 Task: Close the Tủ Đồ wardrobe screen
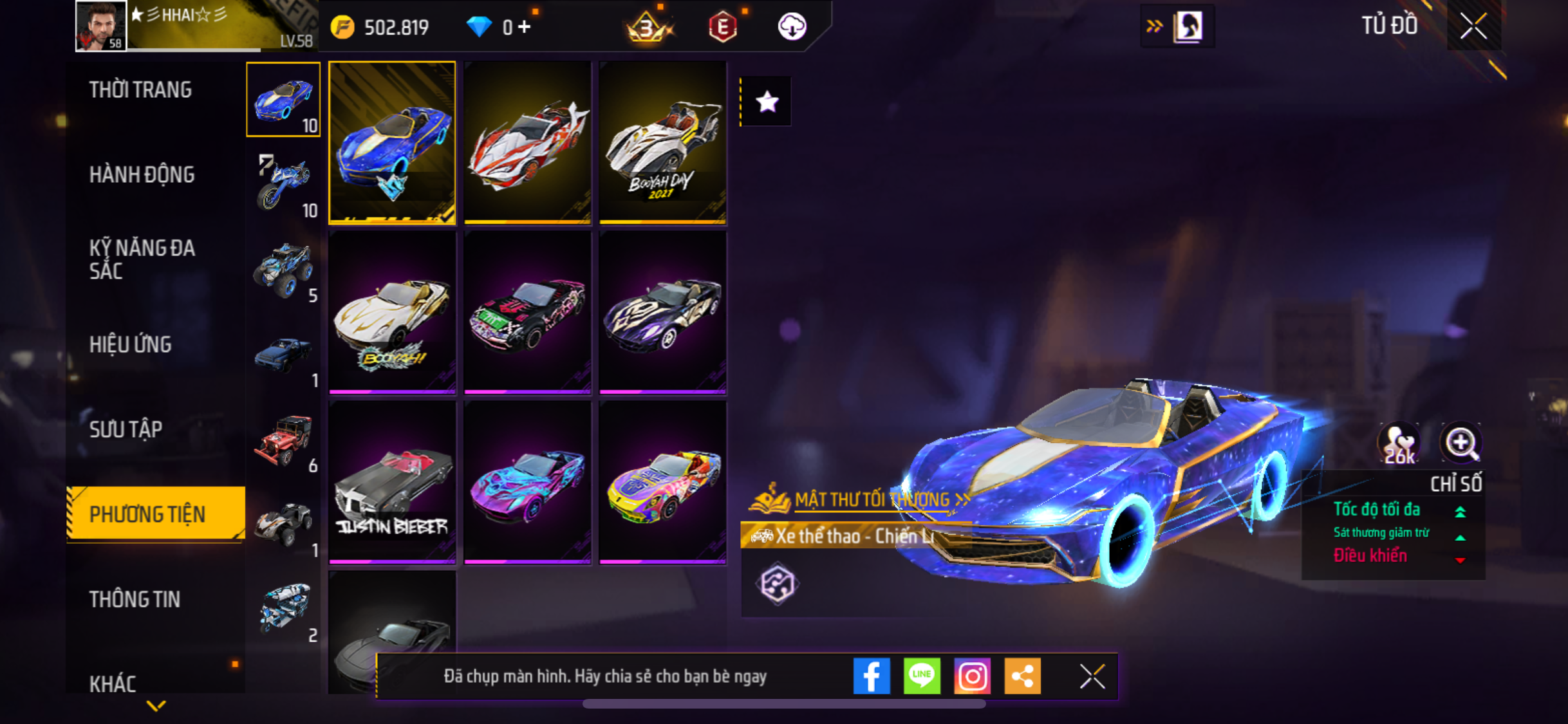tap(1473, 26)
